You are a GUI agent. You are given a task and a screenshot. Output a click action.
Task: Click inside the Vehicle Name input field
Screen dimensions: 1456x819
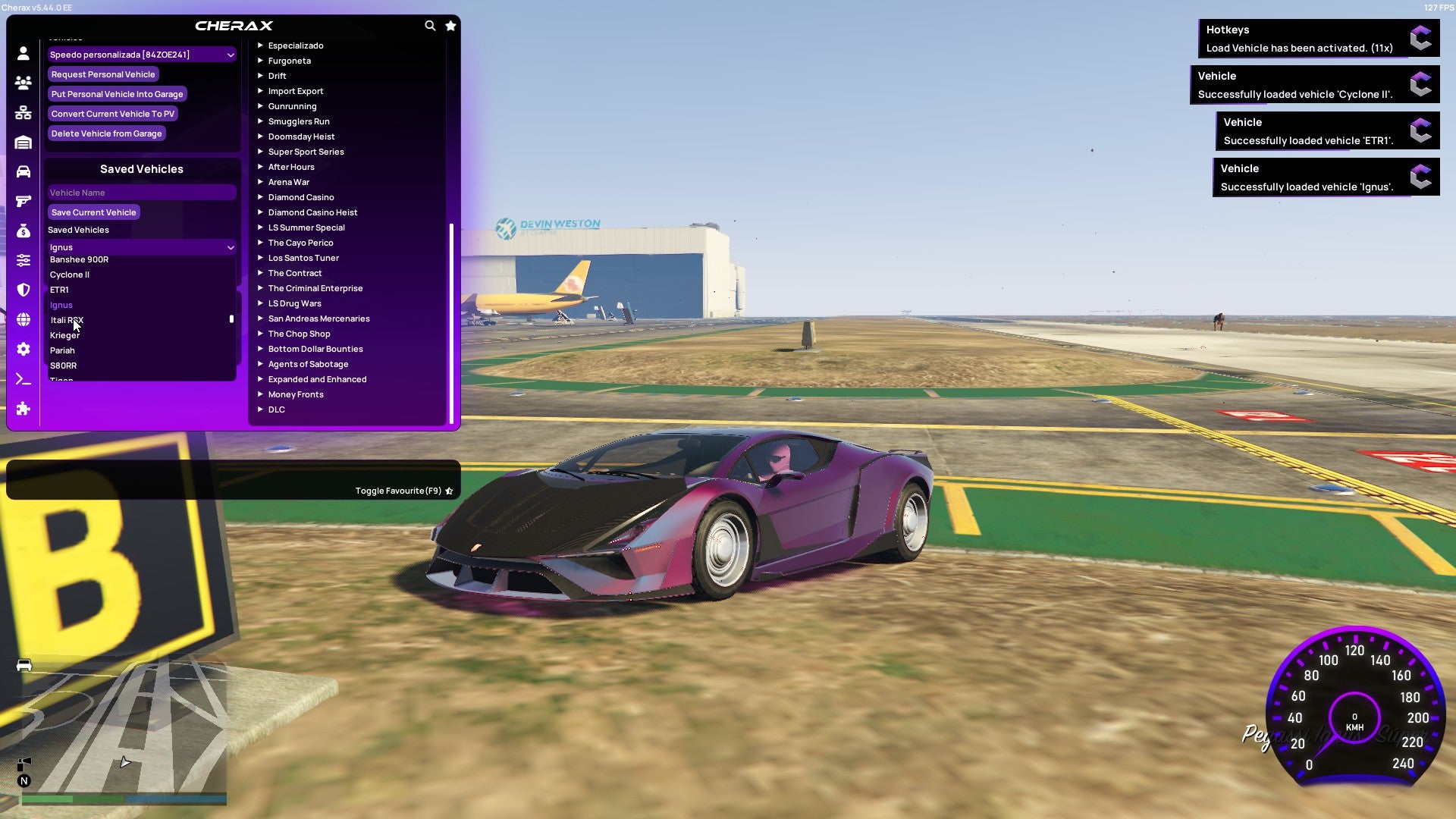click(x=141, y=192)
